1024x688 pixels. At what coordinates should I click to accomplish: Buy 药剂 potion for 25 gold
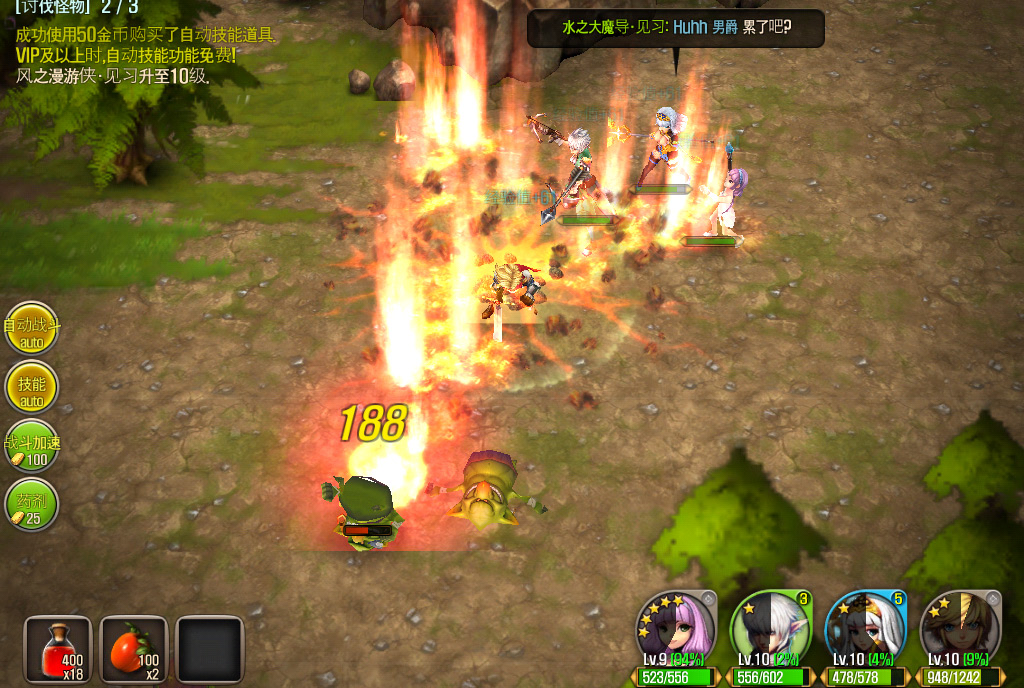[31, 506]
